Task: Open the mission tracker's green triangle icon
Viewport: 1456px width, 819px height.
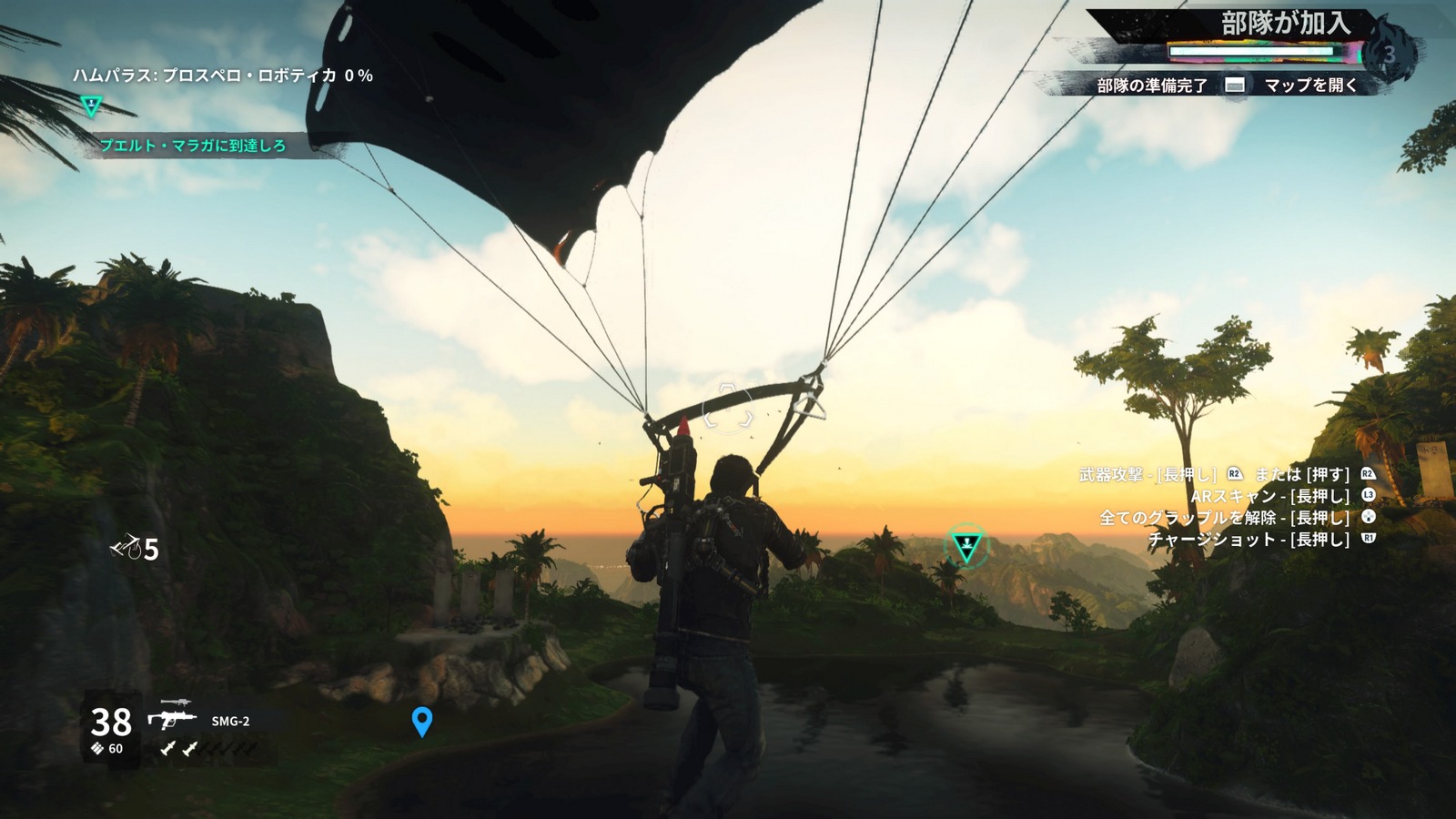Action: tap(91, 106)
